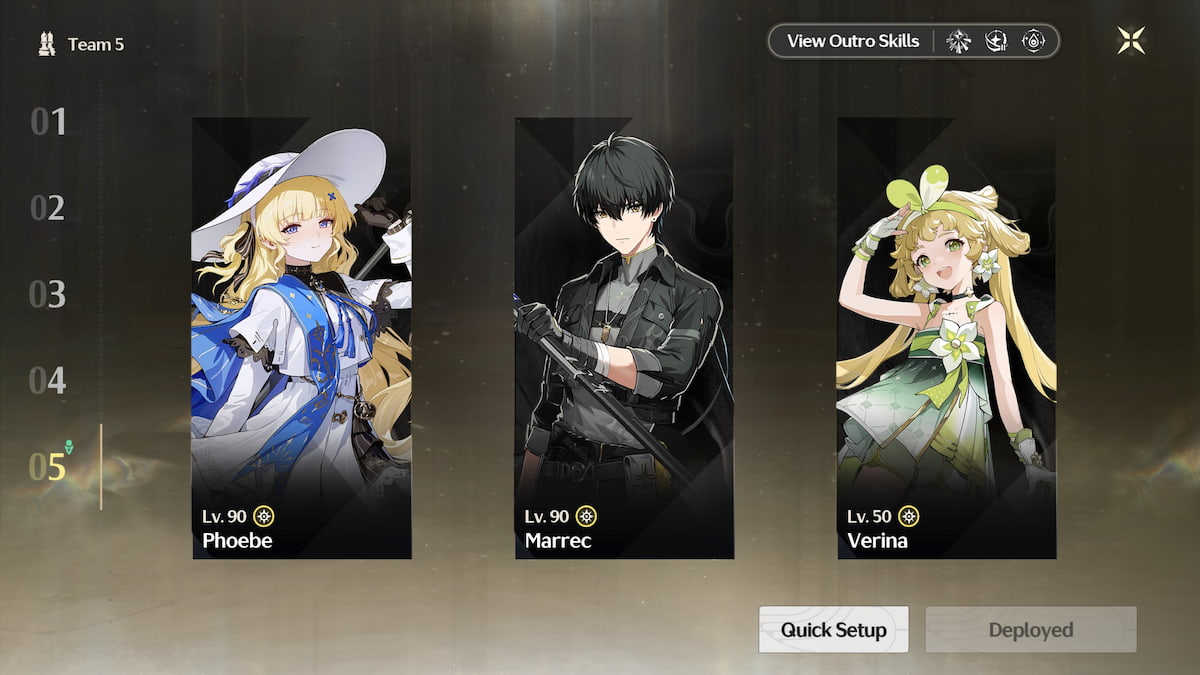Click the Quick Setup button
The image size is (1200, 675).
point(833,630)
